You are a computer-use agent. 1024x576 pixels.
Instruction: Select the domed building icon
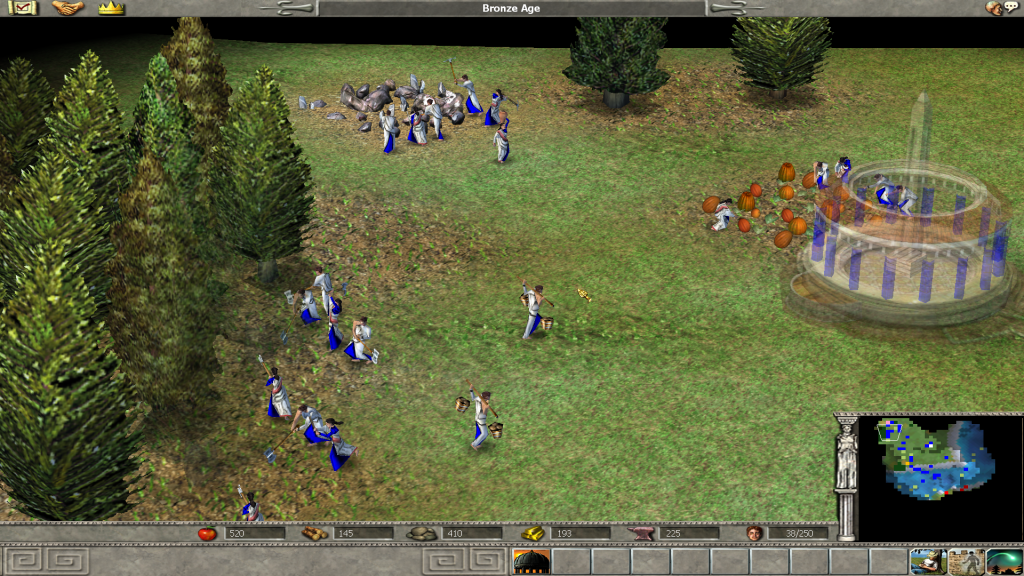point(531,562)
